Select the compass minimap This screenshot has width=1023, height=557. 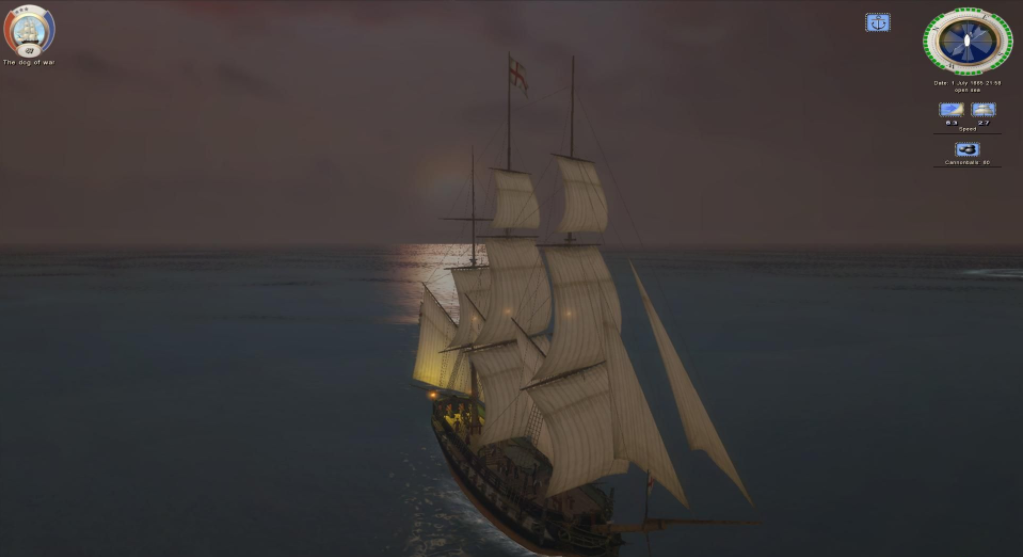[967, 41]
